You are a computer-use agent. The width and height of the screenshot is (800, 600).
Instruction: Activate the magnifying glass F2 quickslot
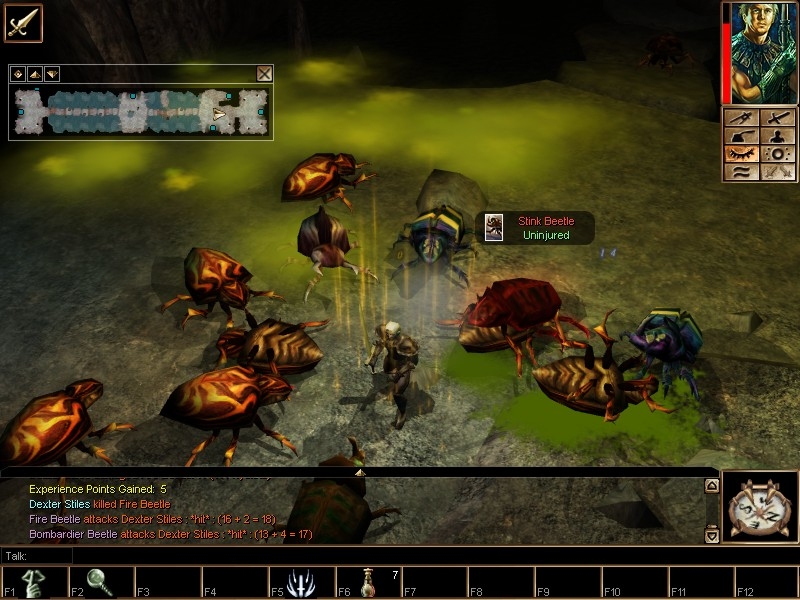100,582
